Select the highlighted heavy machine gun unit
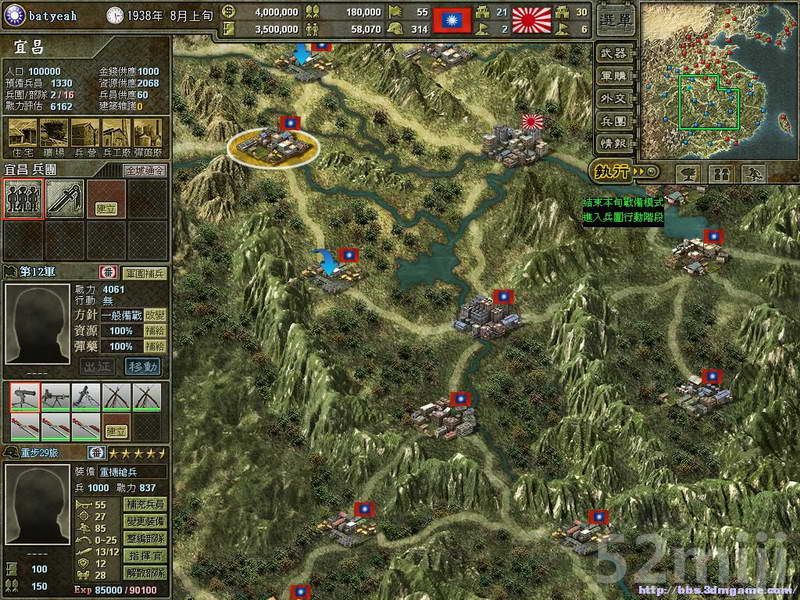 25,397
